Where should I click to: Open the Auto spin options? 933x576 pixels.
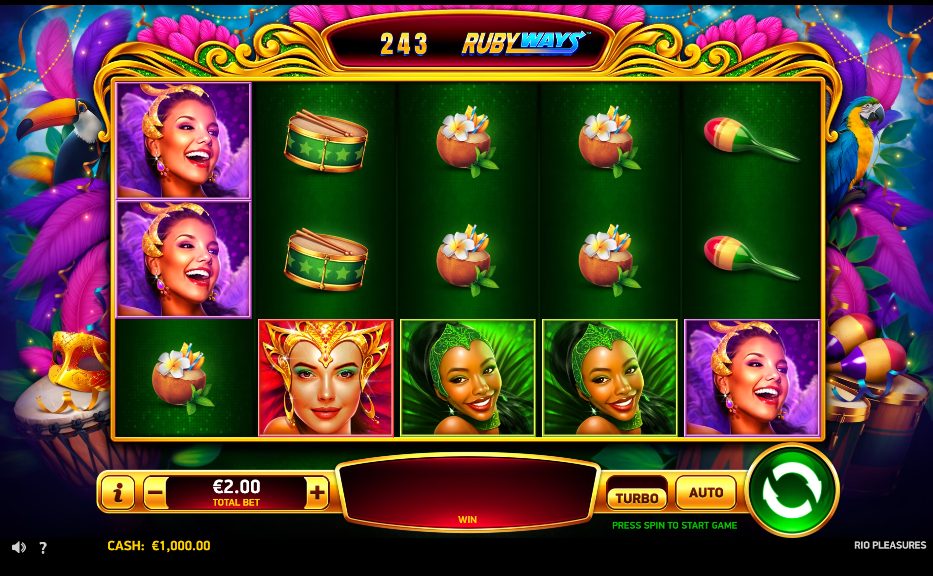(706, 493)
